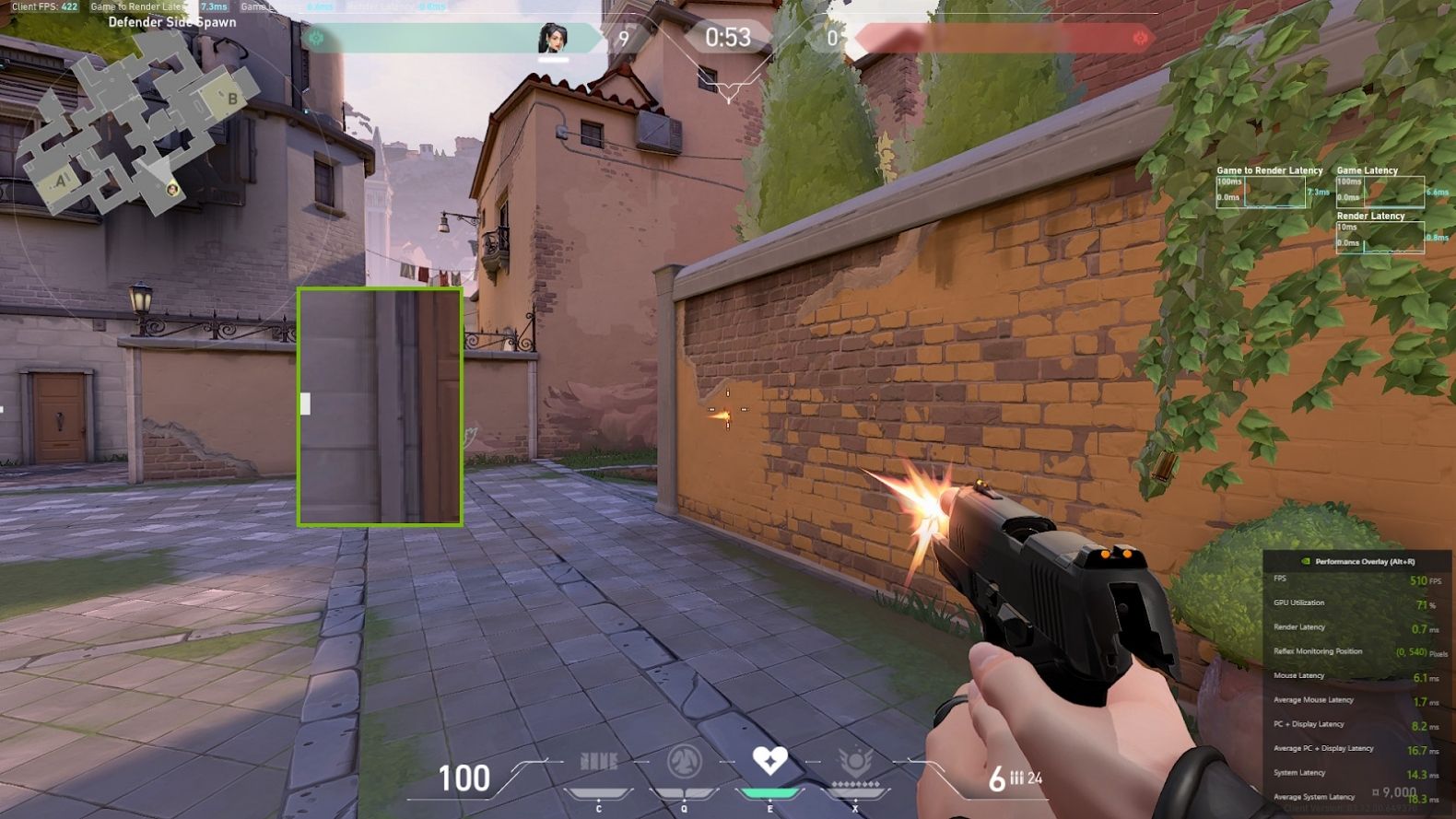Select the player marker on the minimap
Image resolution: width=1456 pixels, height=819 pixels.
point(172,189)
